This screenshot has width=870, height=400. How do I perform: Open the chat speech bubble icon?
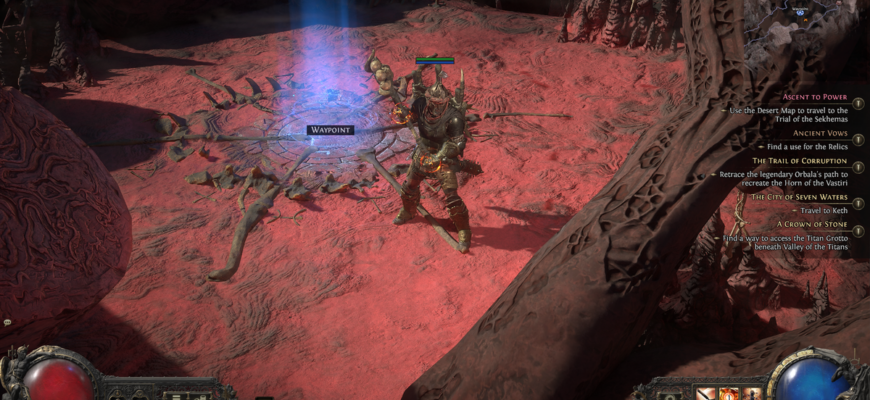point(7,322)
